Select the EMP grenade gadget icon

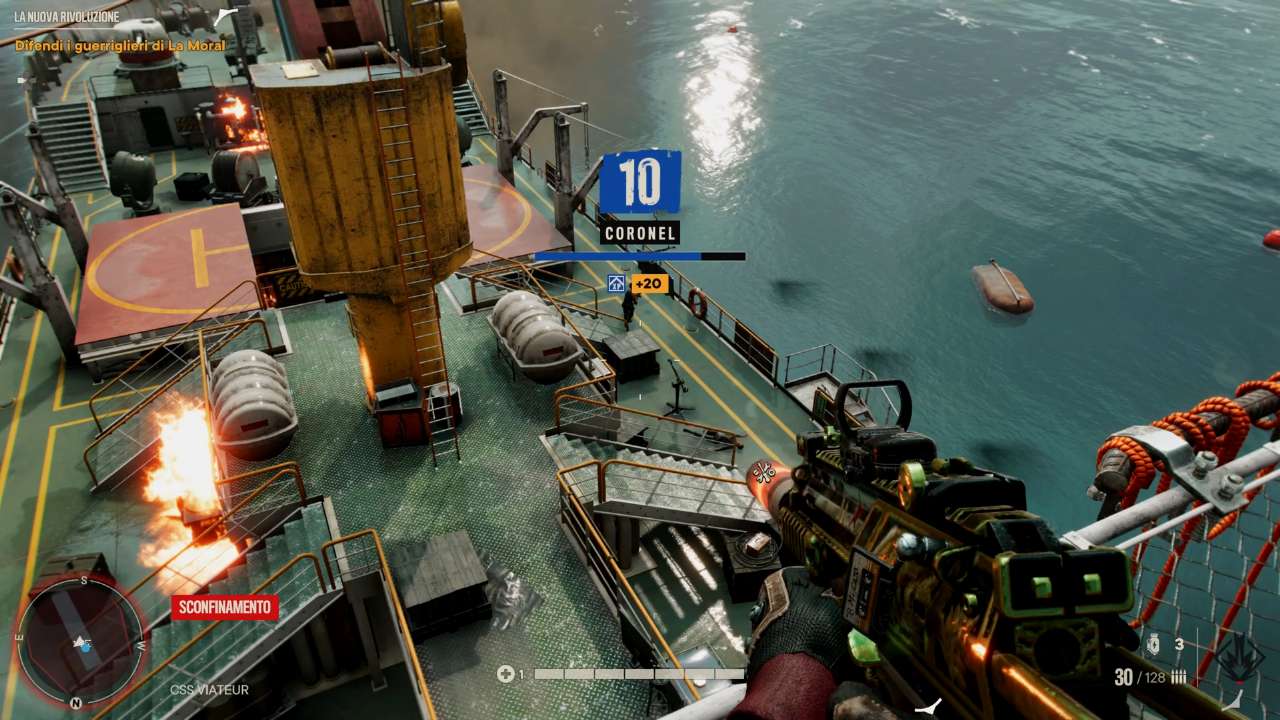coord(1153,645)
